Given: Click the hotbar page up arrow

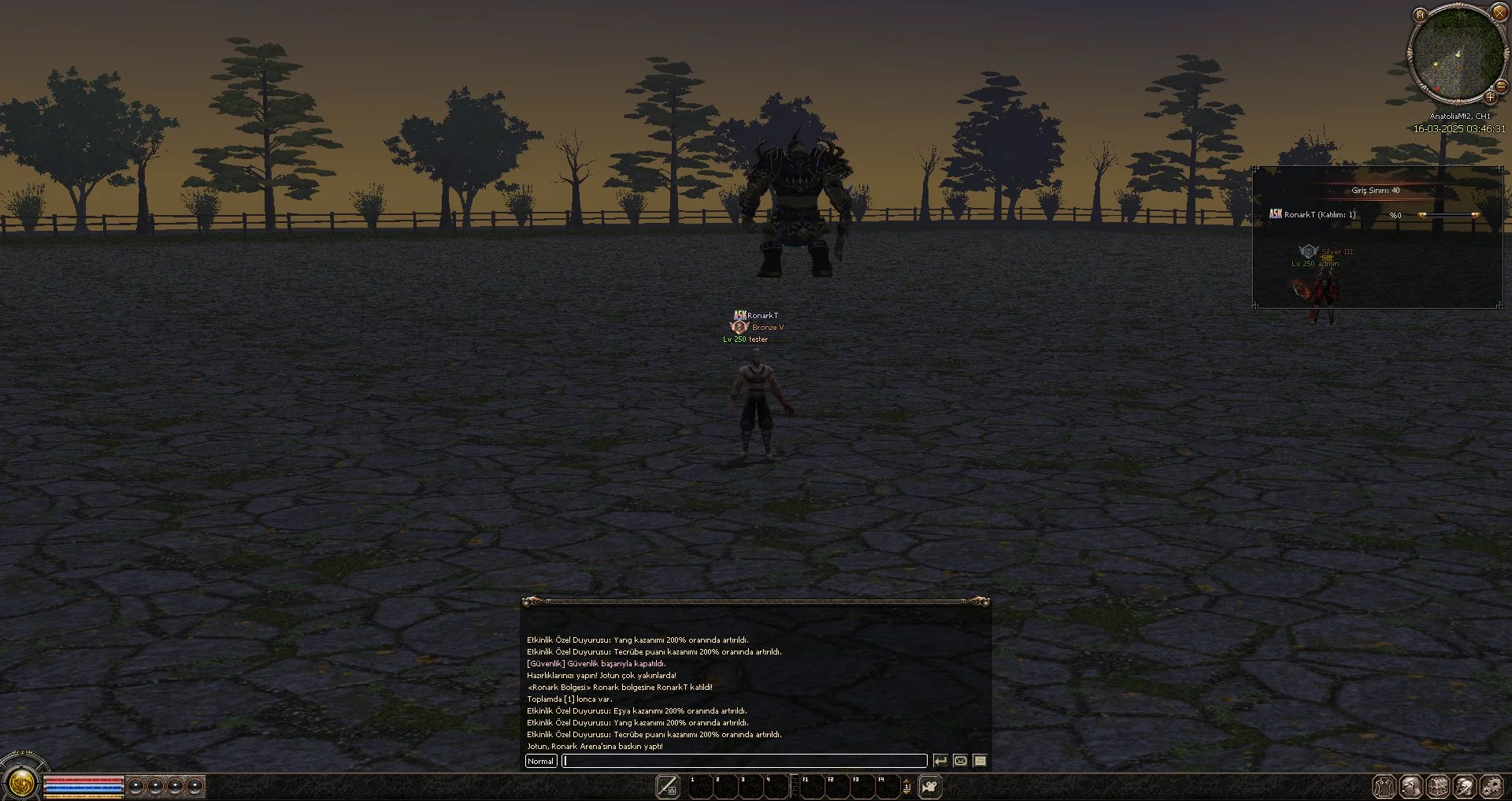Looking at the screenshot, I should click(x=907, y=781).
